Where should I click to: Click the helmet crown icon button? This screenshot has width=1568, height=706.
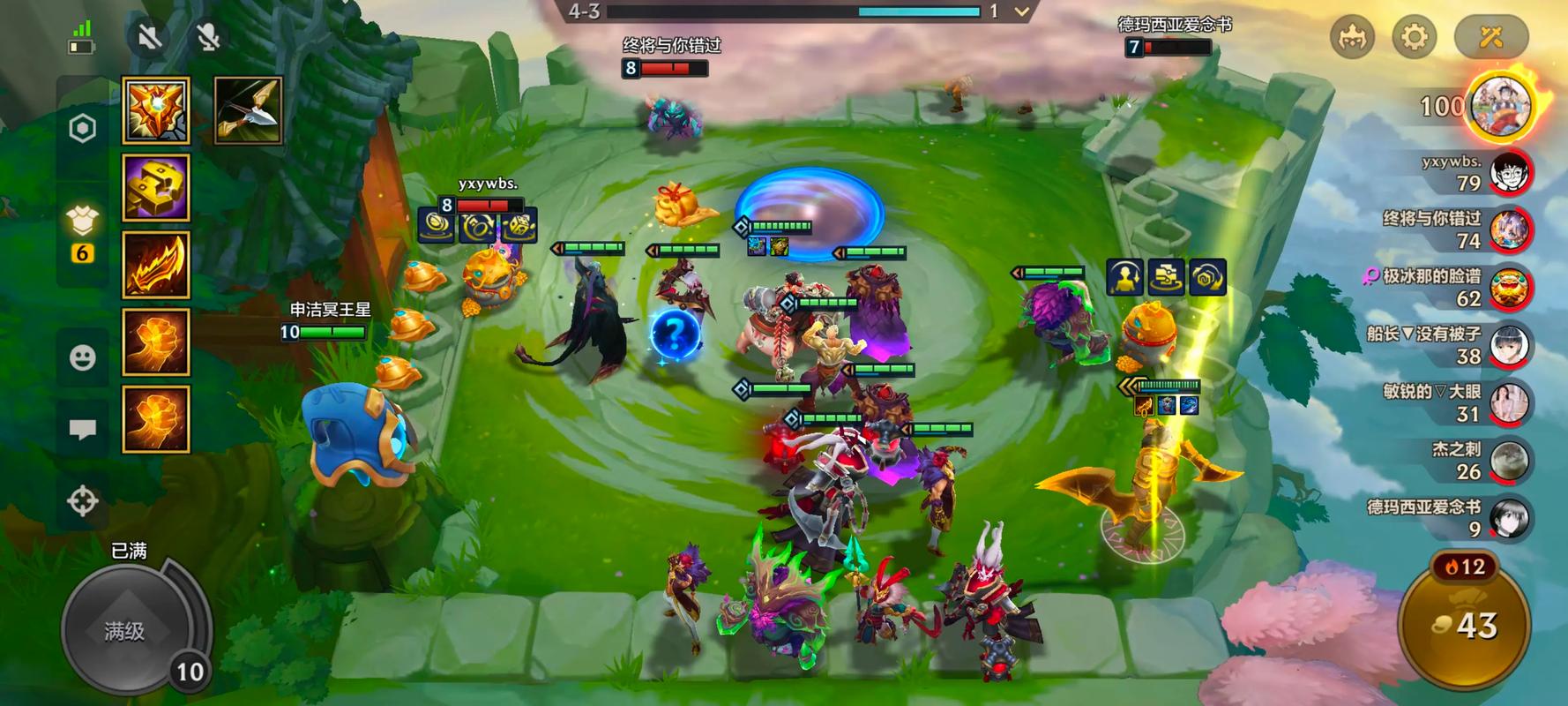pos(1352,37)
